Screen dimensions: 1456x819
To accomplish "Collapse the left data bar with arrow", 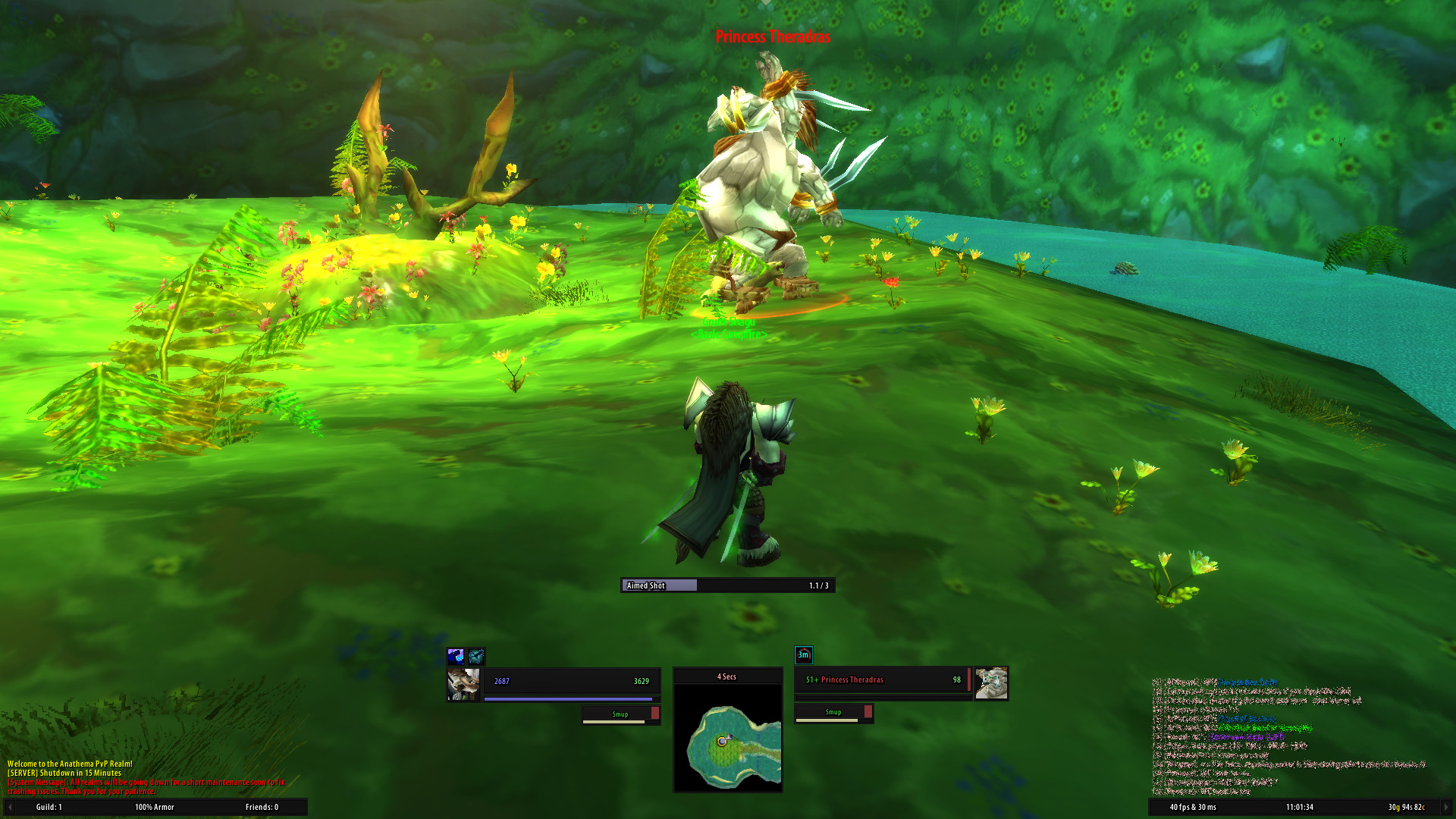I will [x=9, y=807].
